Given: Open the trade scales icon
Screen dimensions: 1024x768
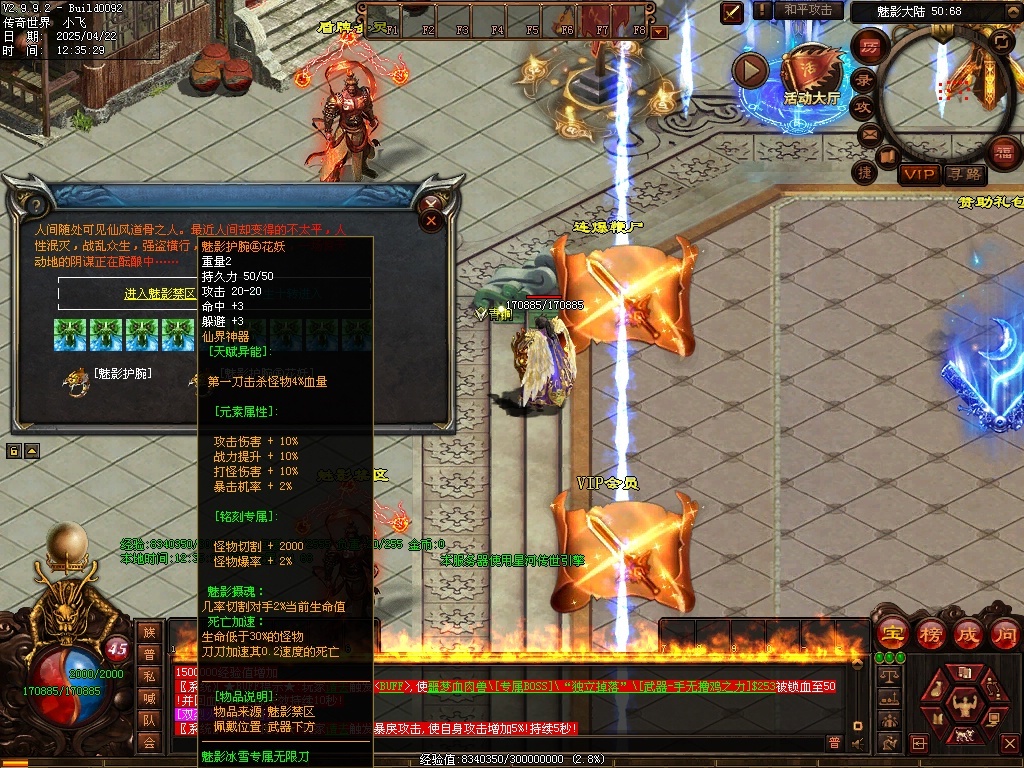Looking at the screenshot, I should [887, 676].
